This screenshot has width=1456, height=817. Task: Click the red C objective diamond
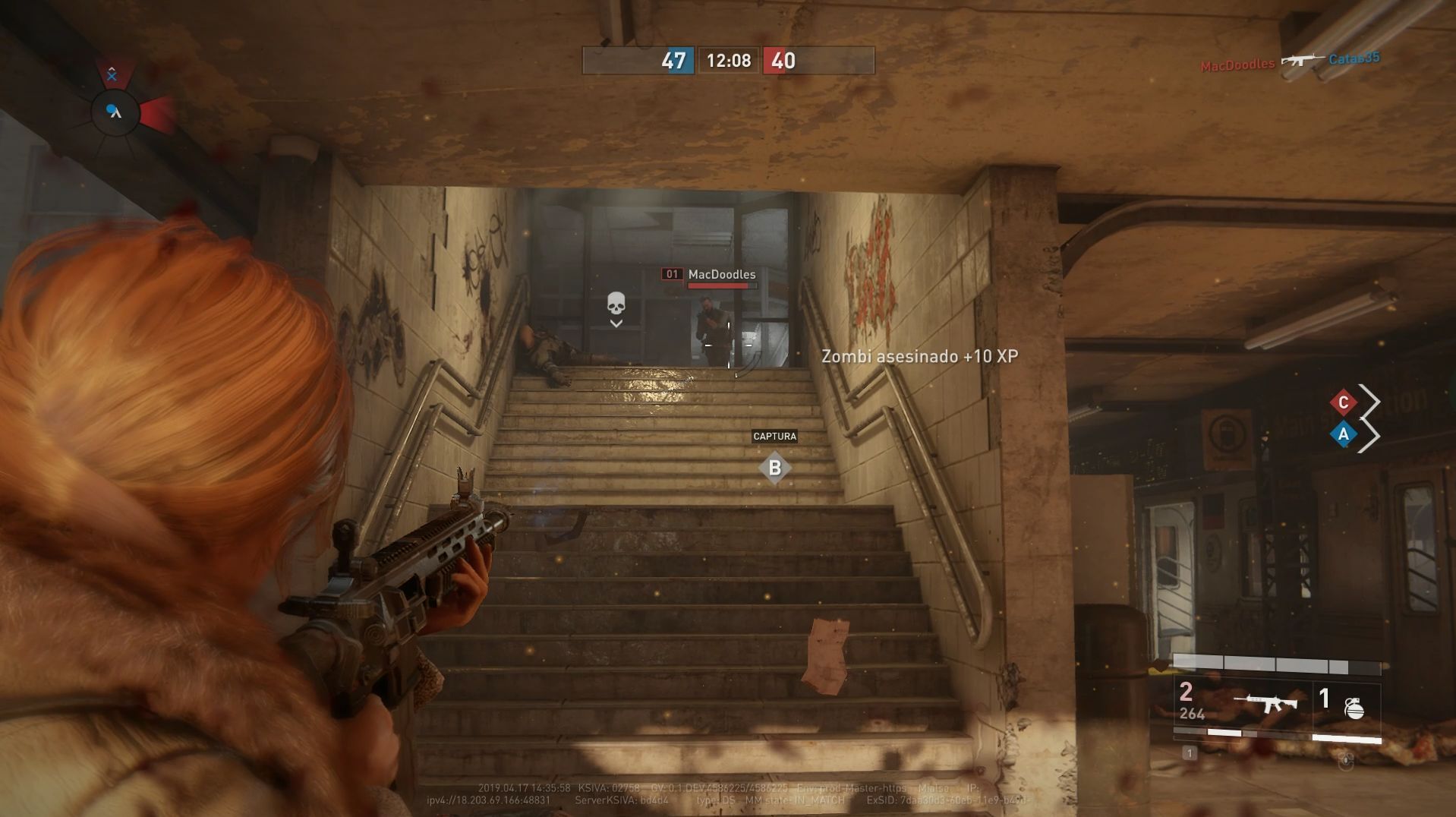pos(1343,402)
